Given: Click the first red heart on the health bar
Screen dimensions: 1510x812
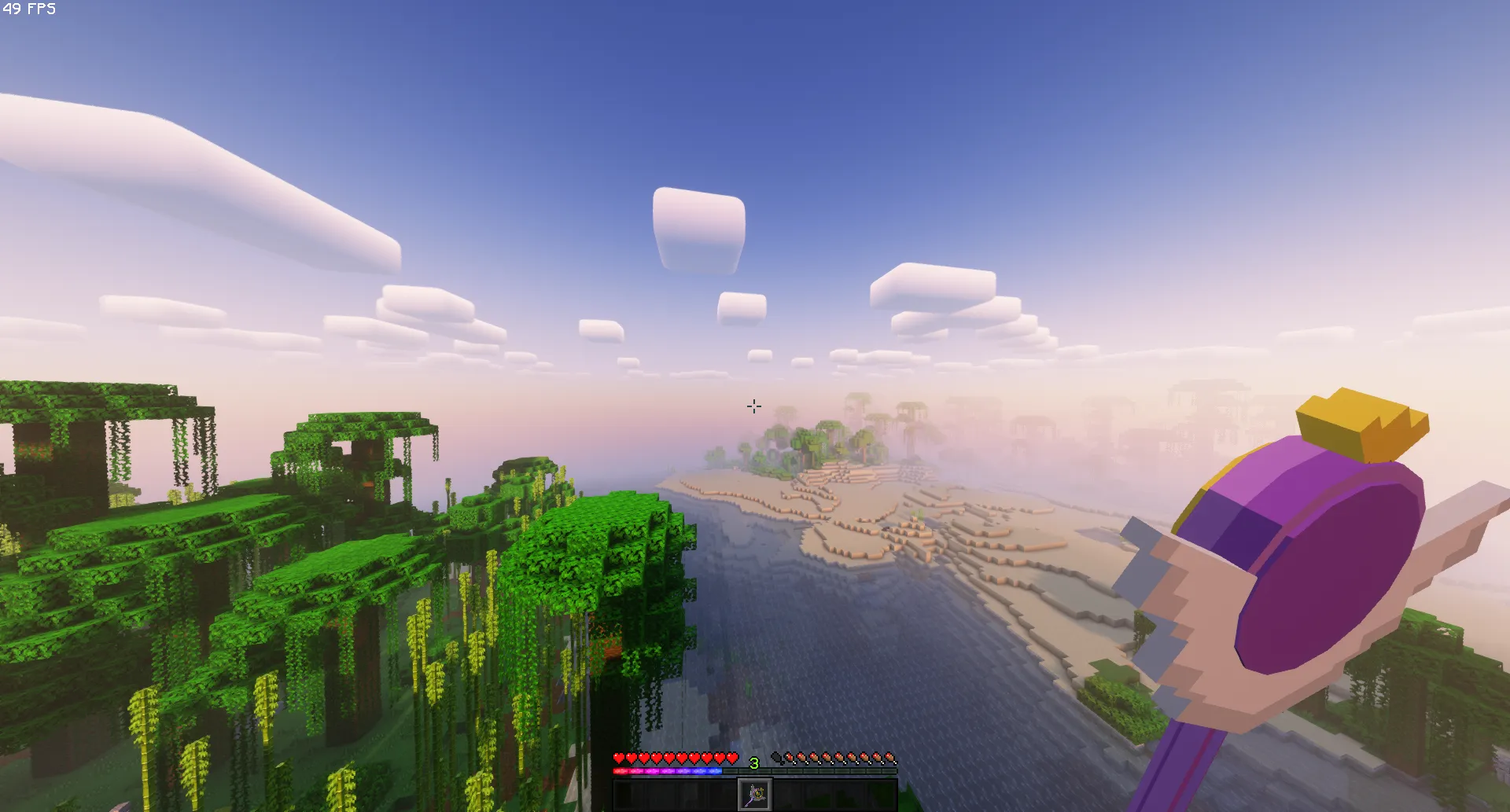Looking at the screenshot, I should (619, 757).
